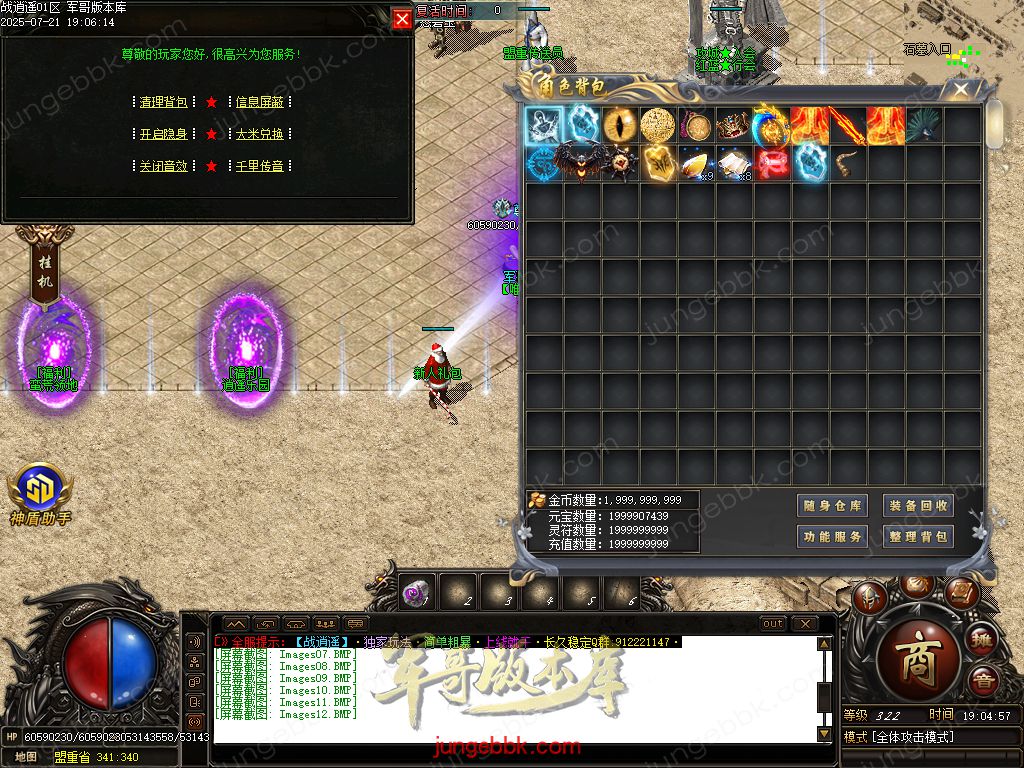The image size is (1024, 768).
Task: Open the 功能服务 services button
Action: pyautogui.click(x=832, y=537)
